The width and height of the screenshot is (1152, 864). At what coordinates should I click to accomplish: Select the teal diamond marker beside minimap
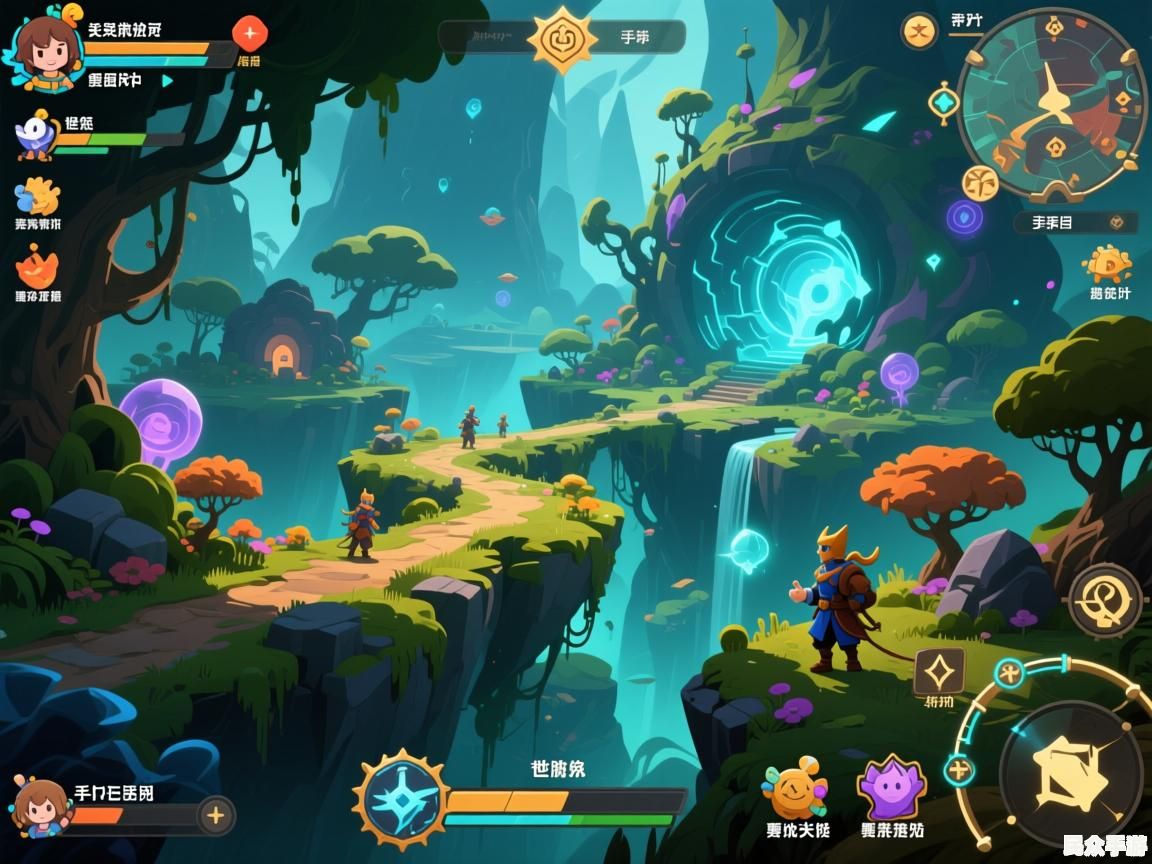click(x=944, y=103)
